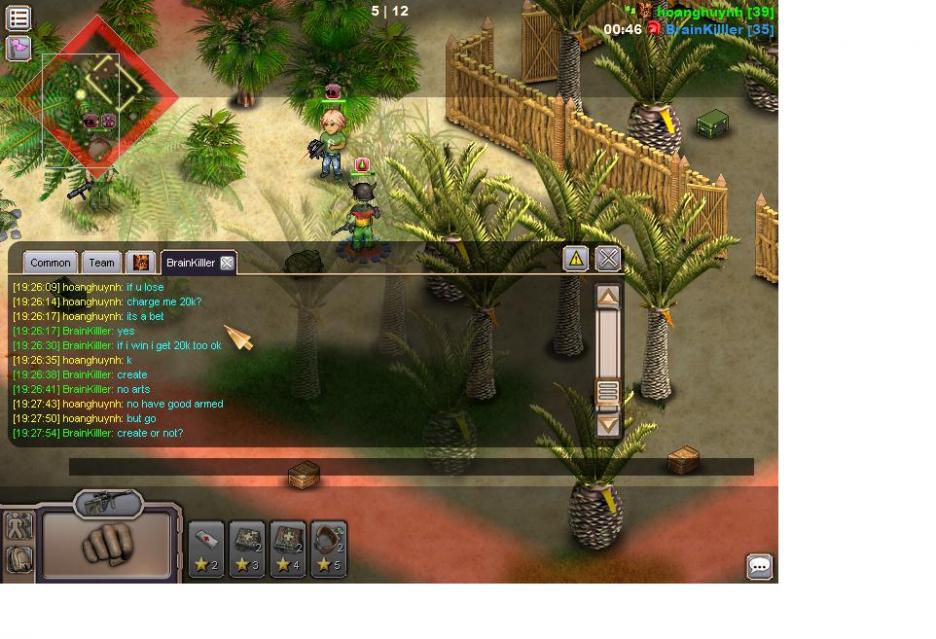The width and height of the screenshot is (936, 639).
Task: Click the chat scroll up arrow
Action: tap(608, 297)
